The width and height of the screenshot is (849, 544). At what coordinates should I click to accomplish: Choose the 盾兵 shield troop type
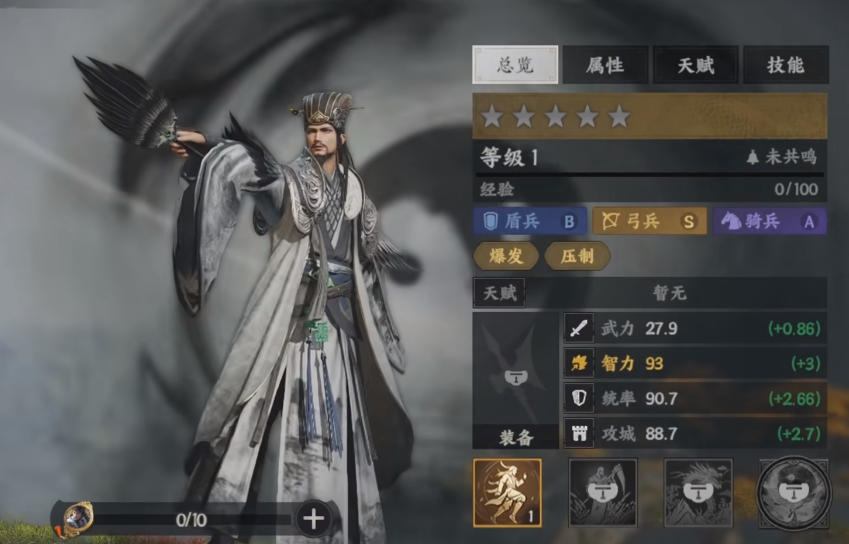[530, 221]
